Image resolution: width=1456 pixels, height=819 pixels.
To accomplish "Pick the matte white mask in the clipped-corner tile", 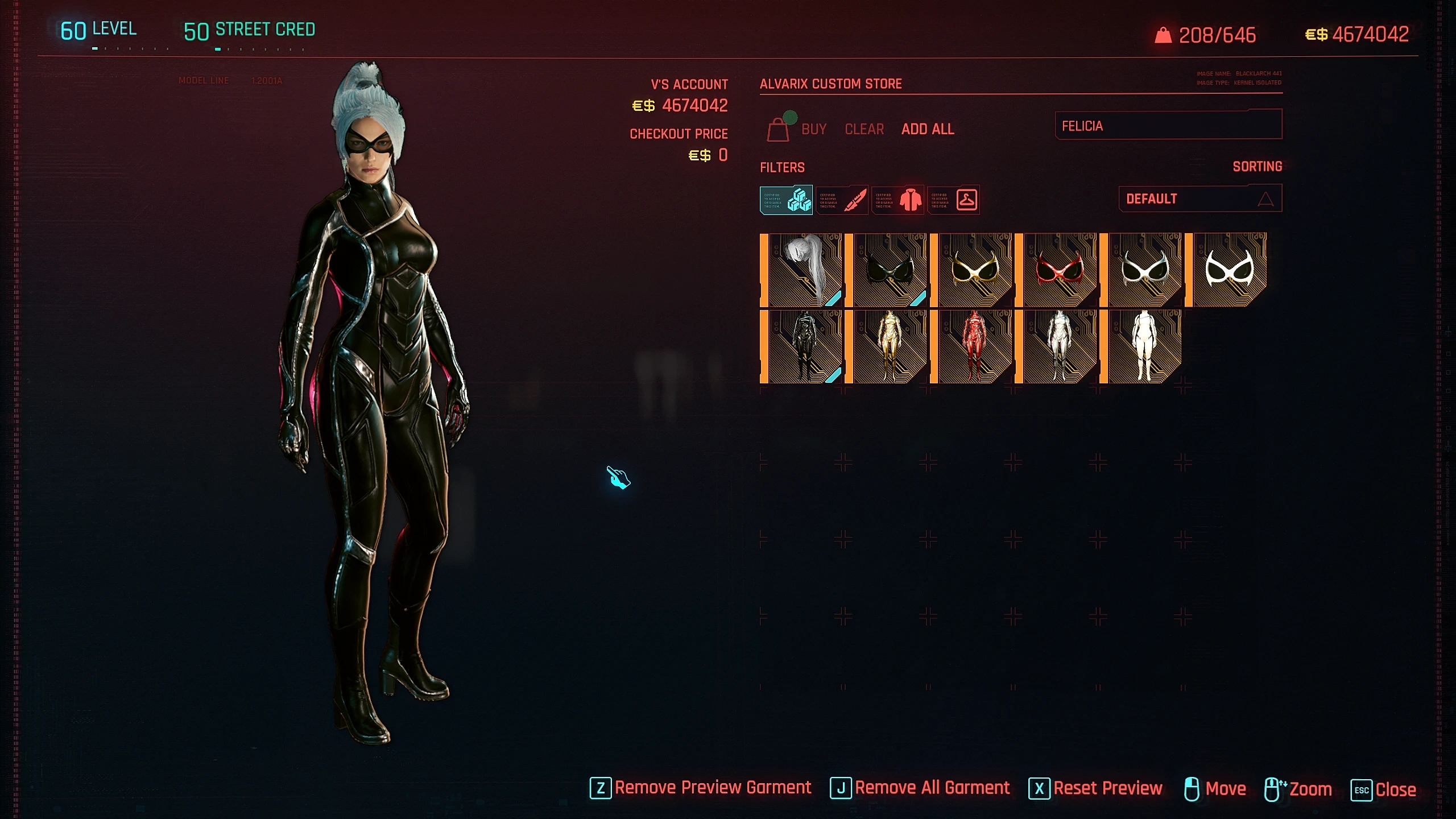I will pyautogui.click(x=1228, y=270).
